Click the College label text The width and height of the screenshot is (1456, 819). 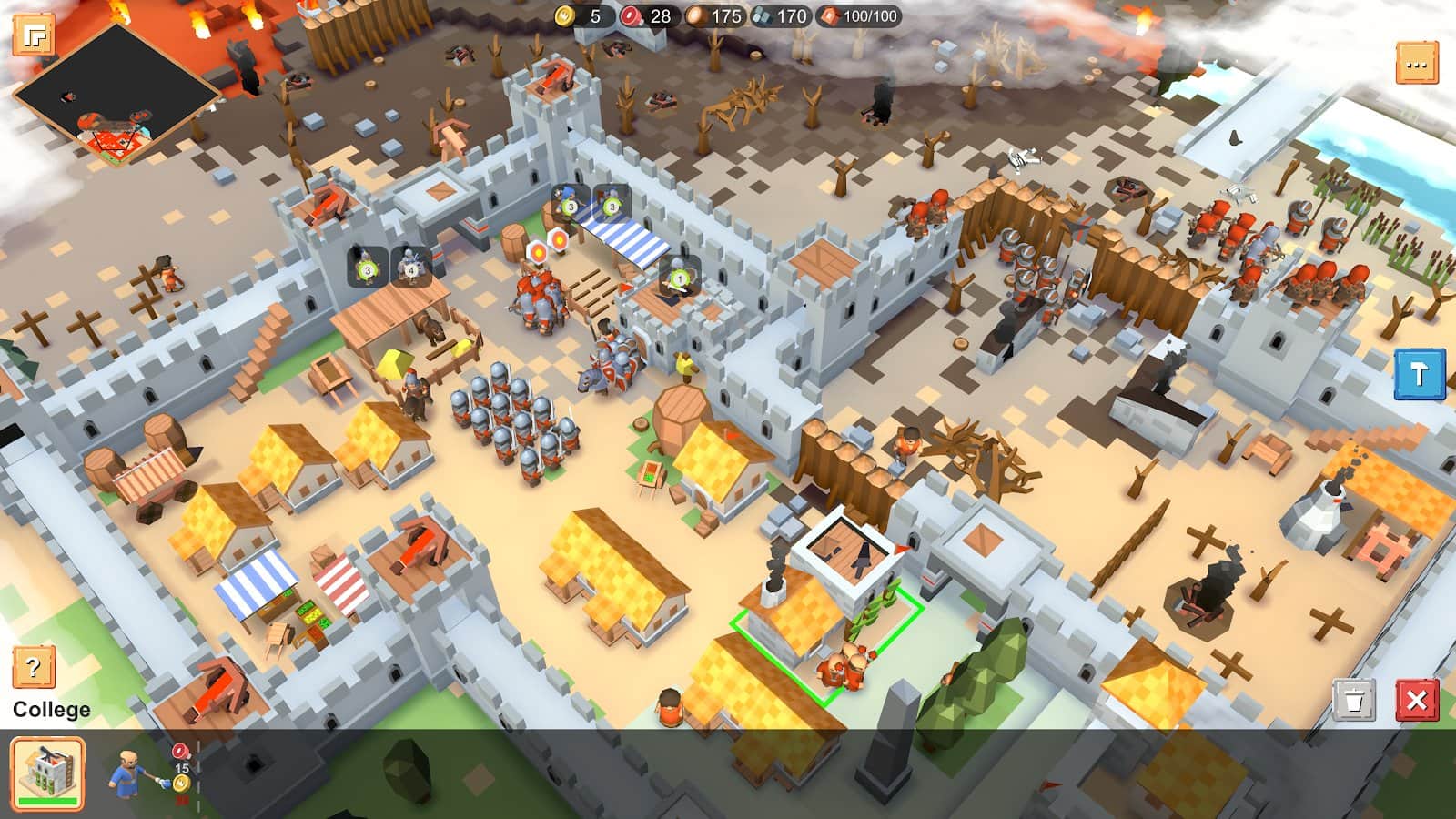(x=50, y=708)
